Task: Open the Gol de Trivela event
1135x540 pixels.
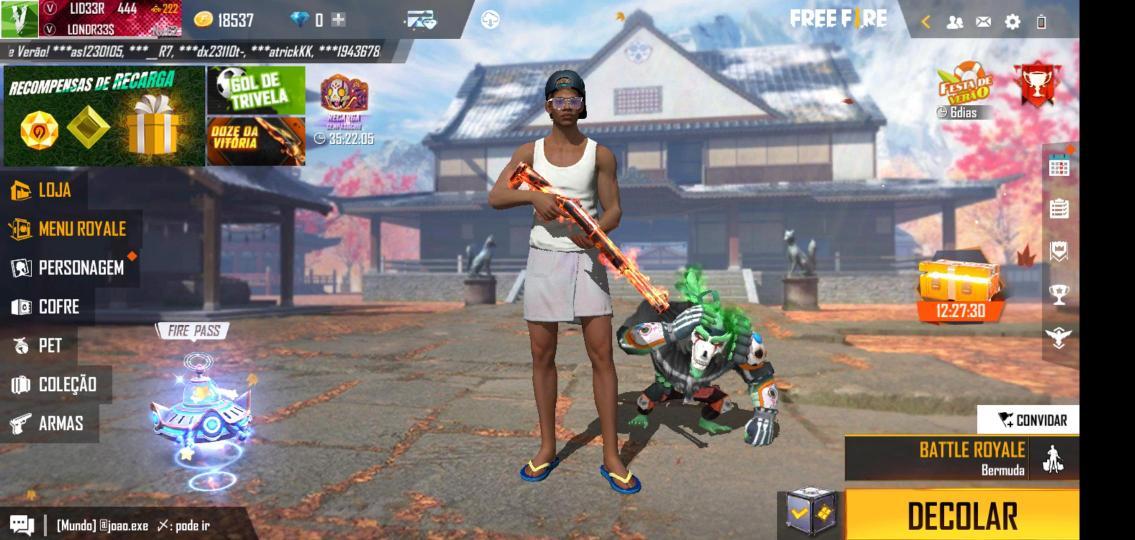Action: [256, 91]
